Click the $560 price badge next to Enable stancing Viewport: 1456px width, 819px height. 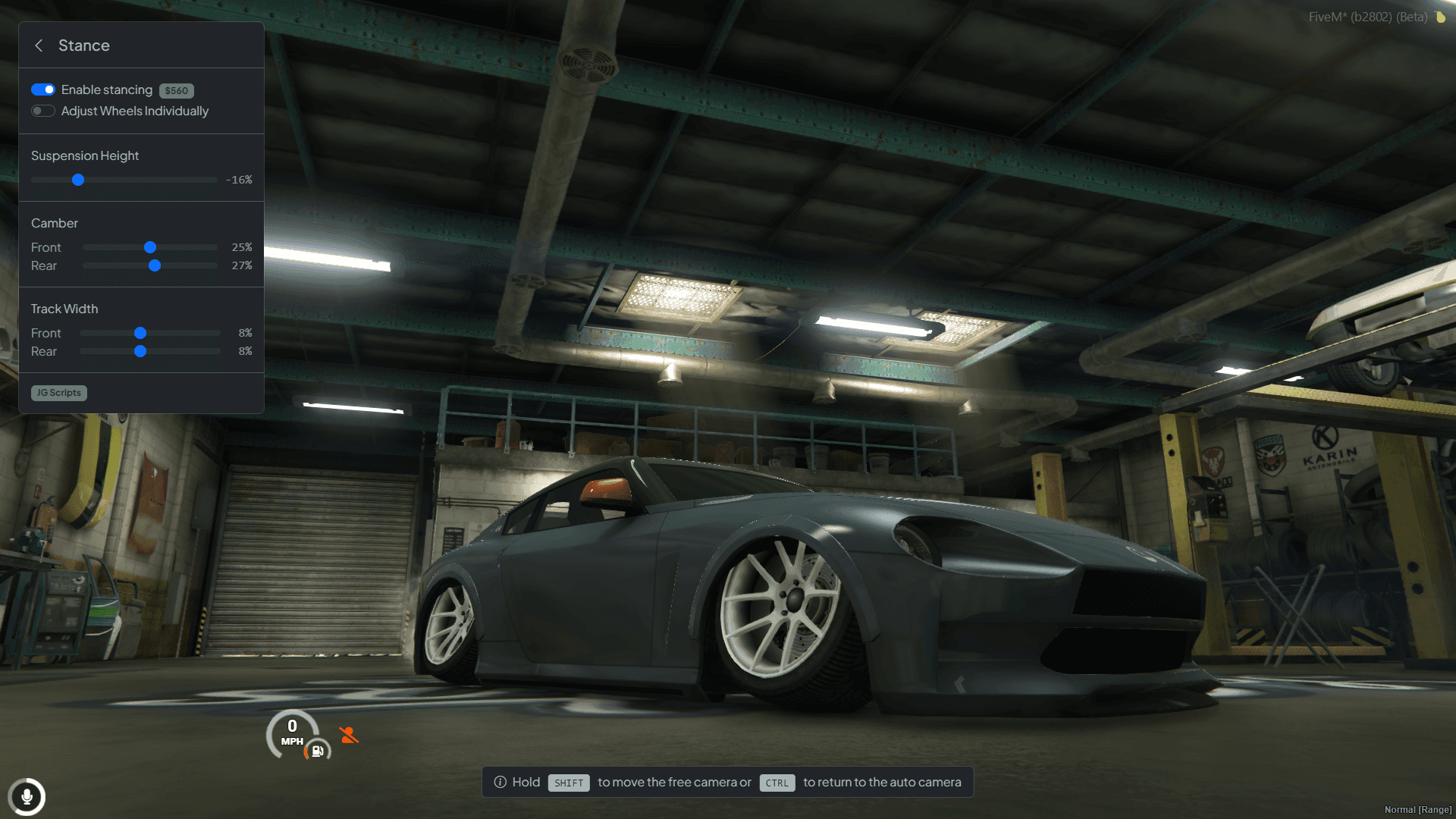click(176, 90)
